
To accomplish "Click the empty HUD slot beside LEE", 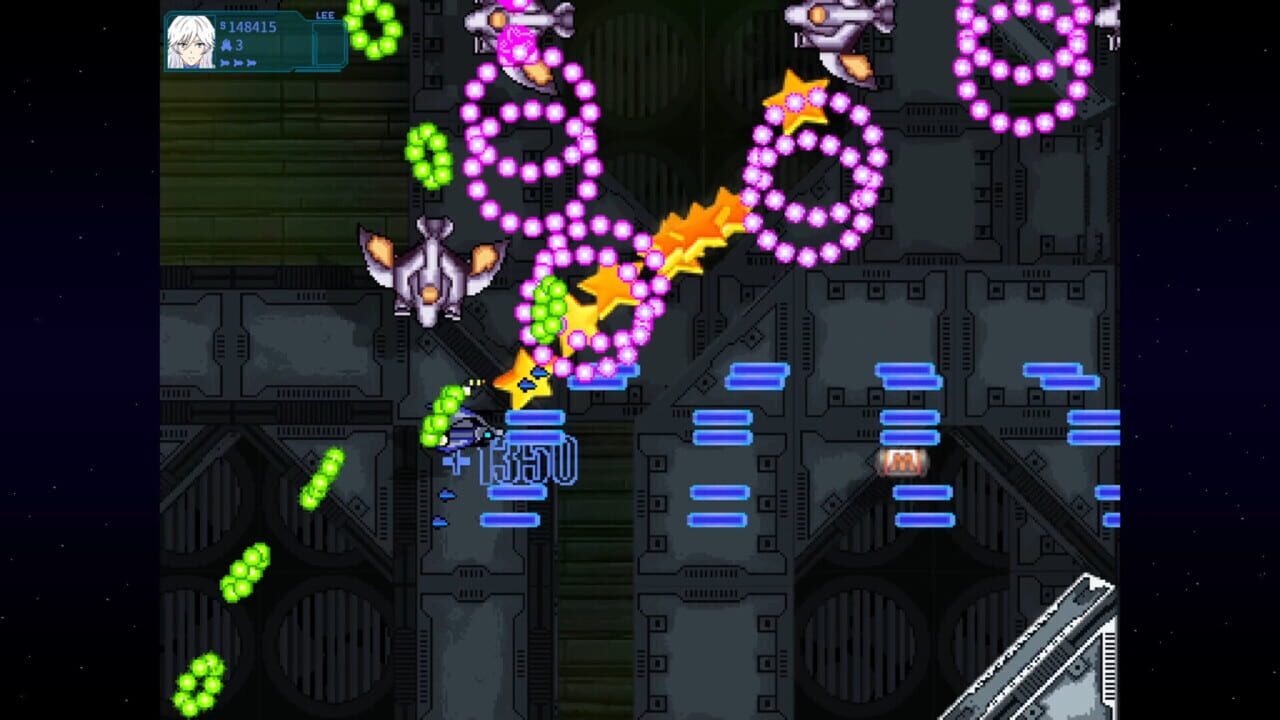I will tap(328, 44).
